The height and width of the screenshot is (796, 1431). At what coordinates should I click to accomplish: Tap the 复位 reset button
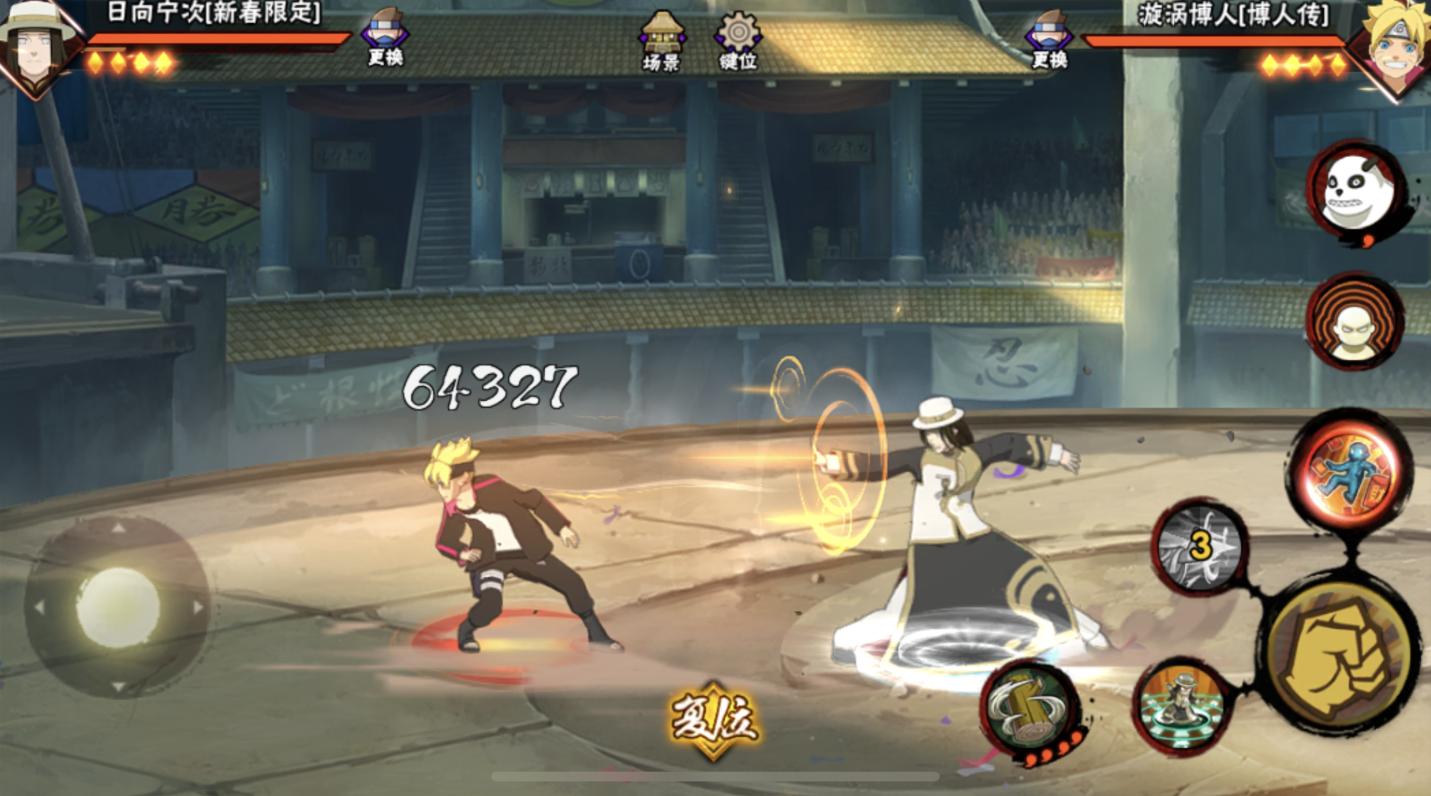[714, 720]
